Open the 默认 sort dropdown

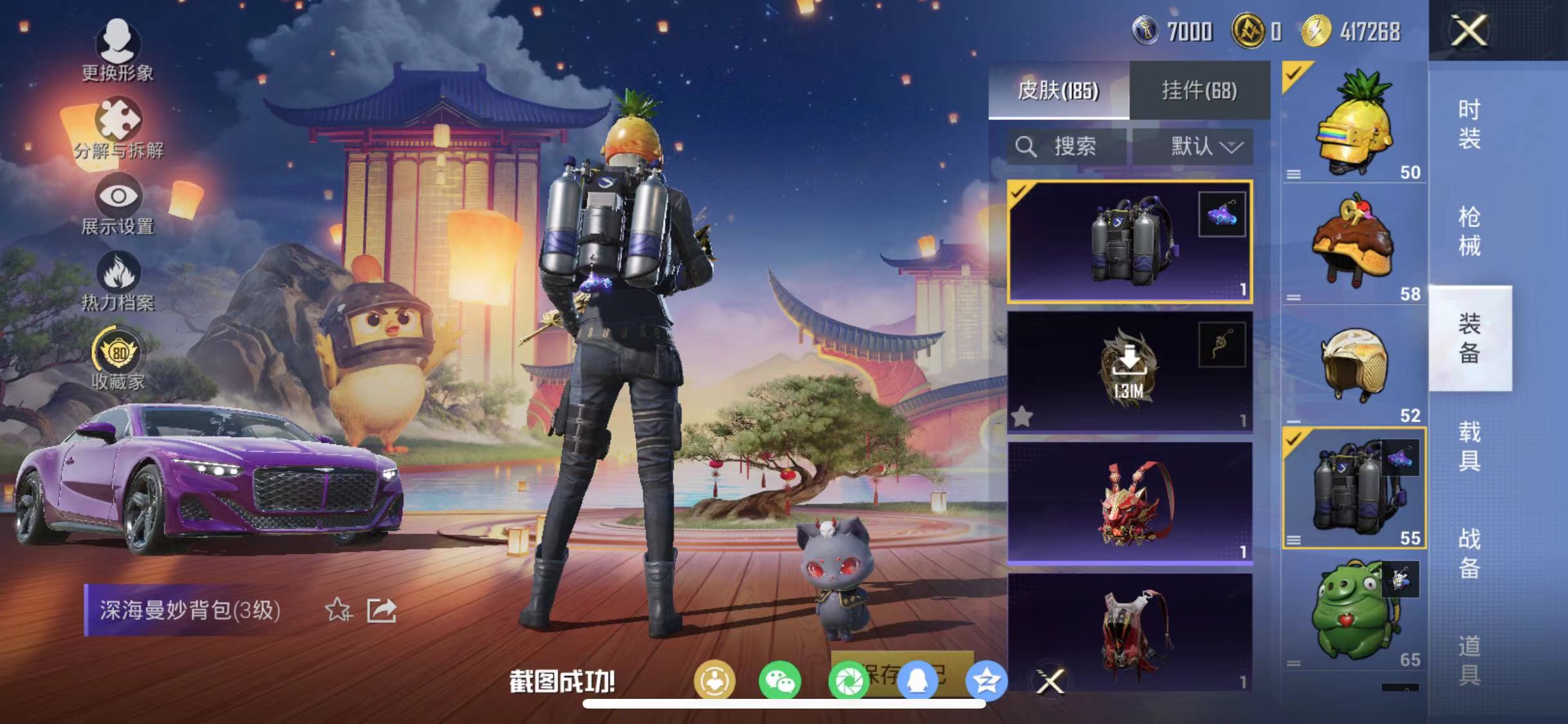(1199, 147)
